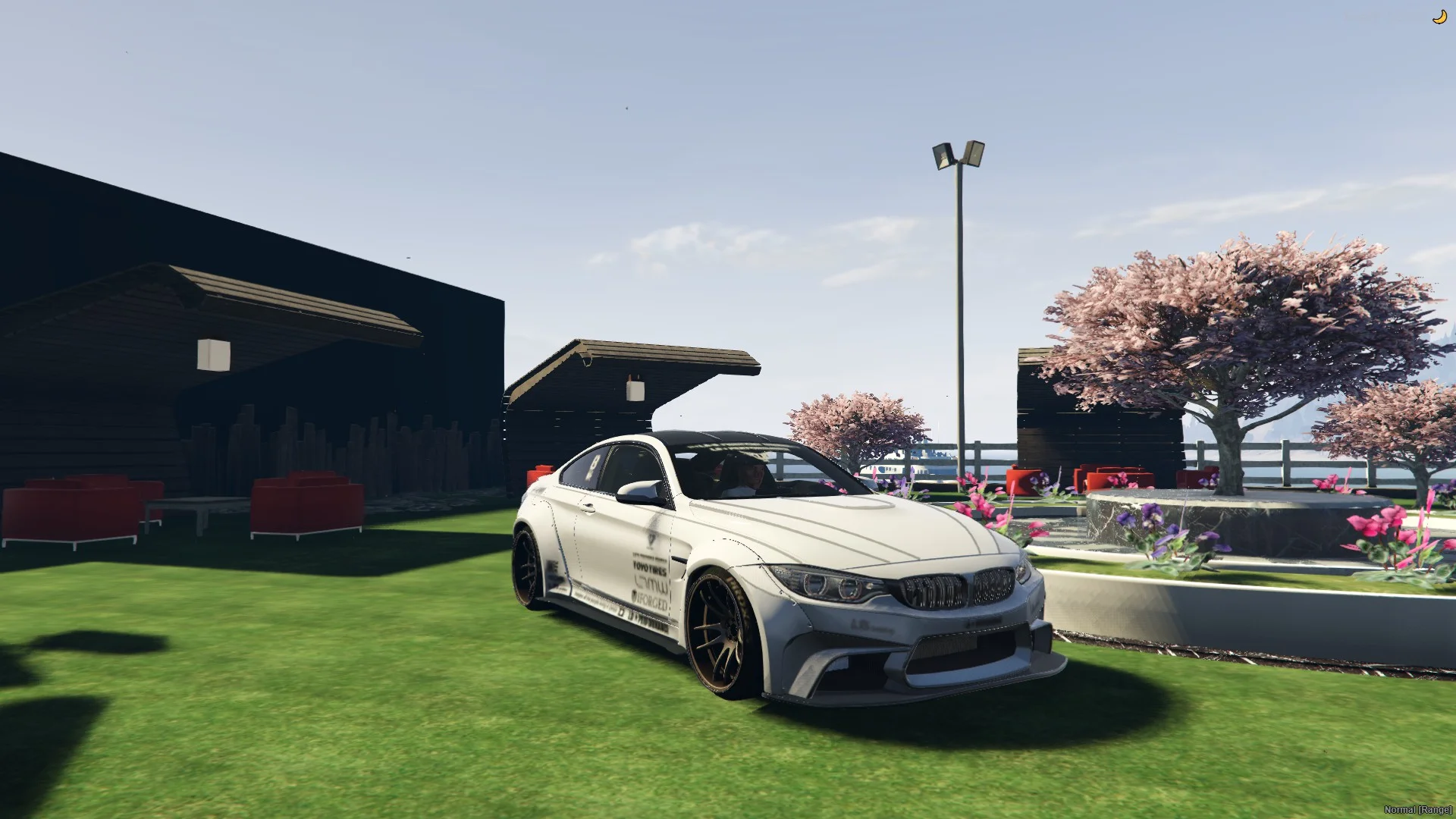Screen dimensions: 1456x819
Task: Click the yellow banana icon
Action: (x=1439, y=17)
